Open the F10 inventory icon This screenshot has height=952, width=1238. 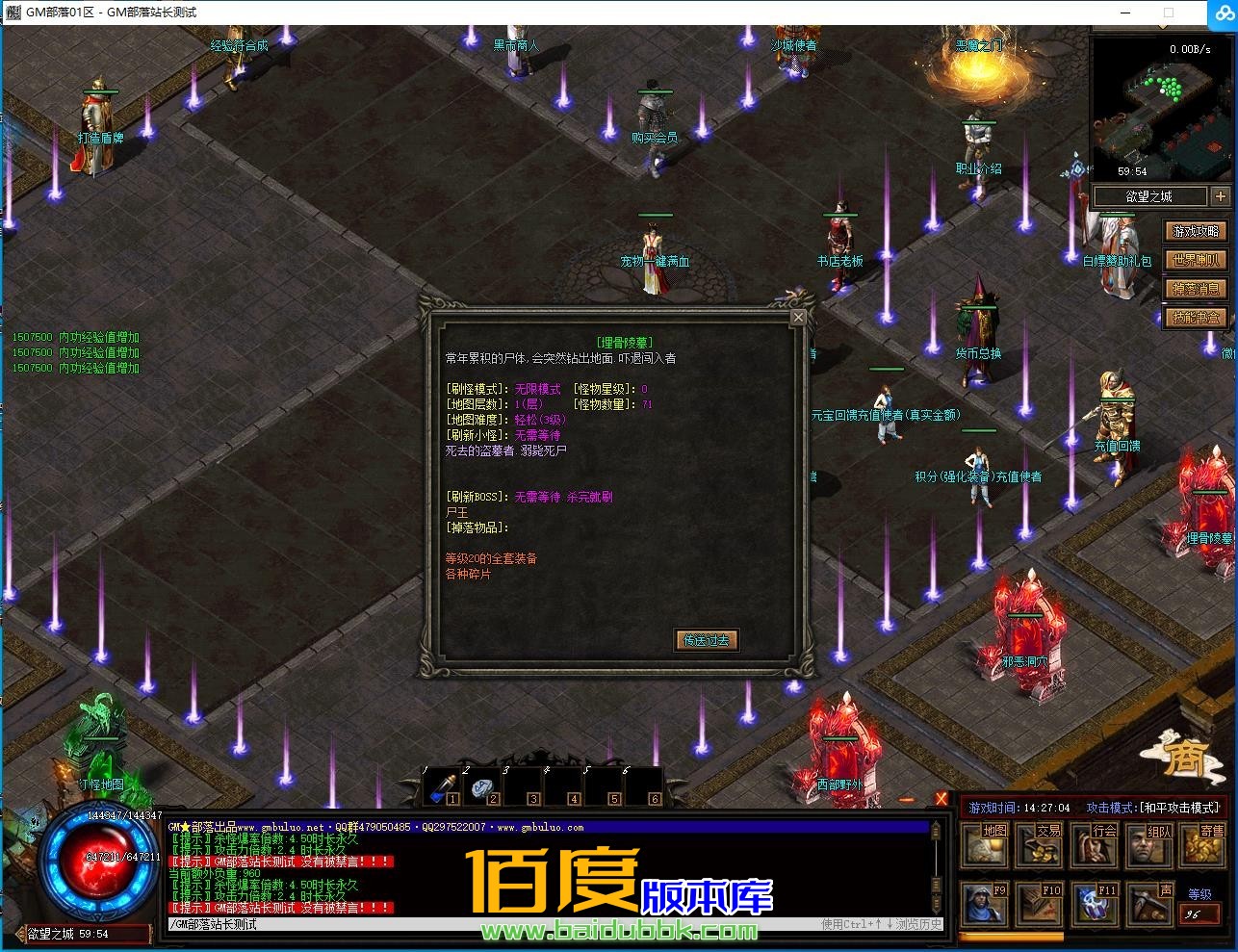tap(1040, 905)
